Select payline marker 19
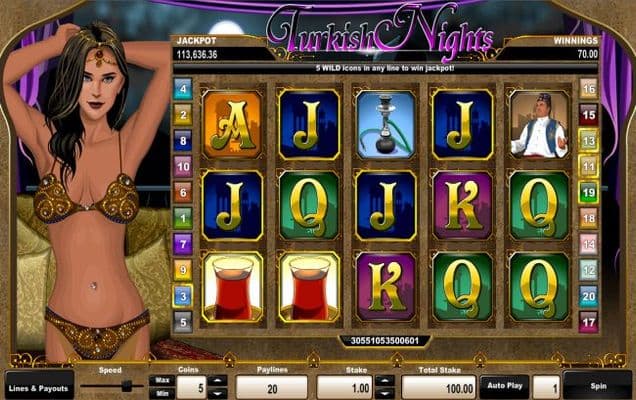Screen dimensions: 636x400 click(589, 192)
